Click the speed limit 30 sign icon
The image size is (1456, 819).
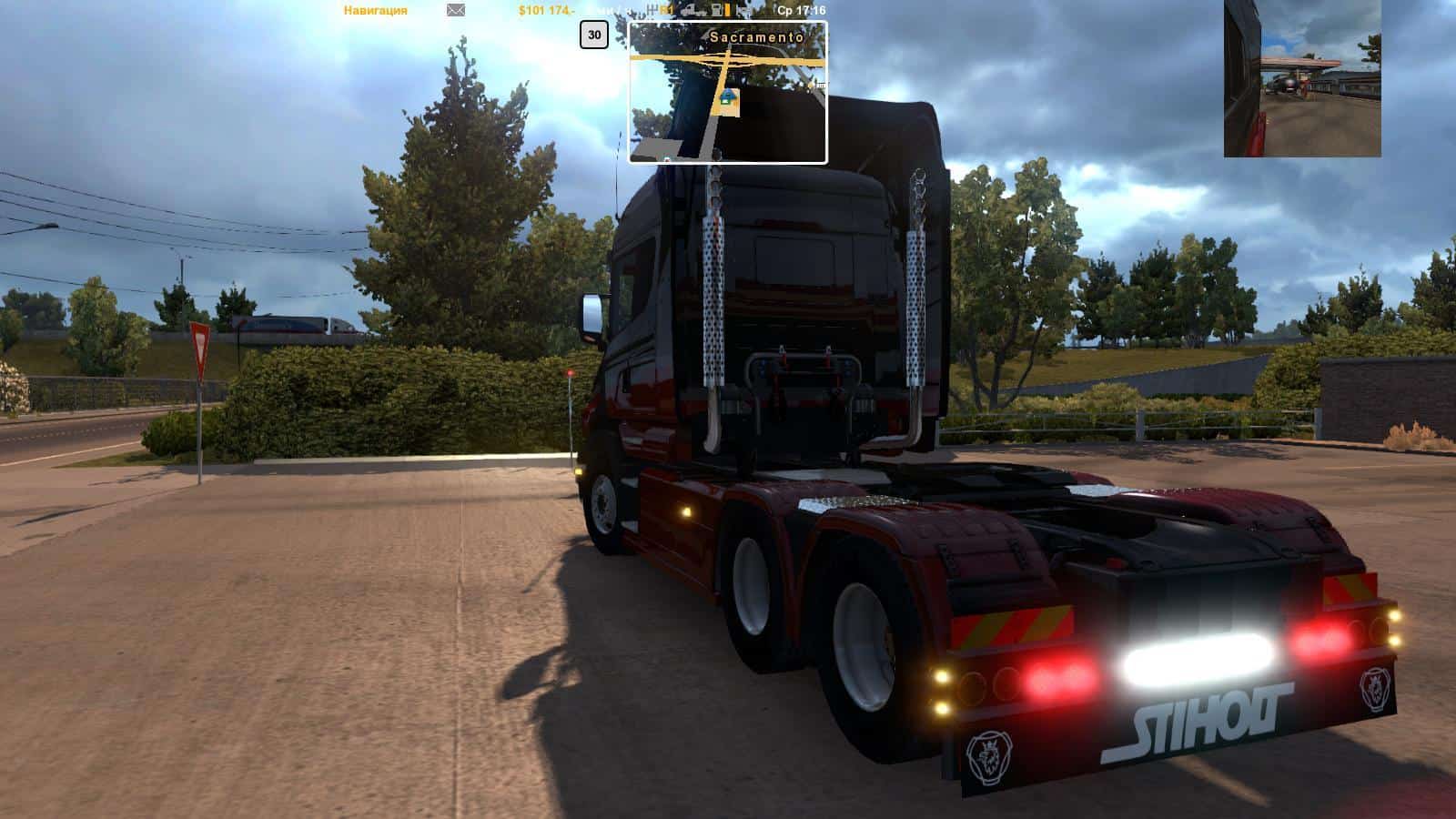click(595, 35)
